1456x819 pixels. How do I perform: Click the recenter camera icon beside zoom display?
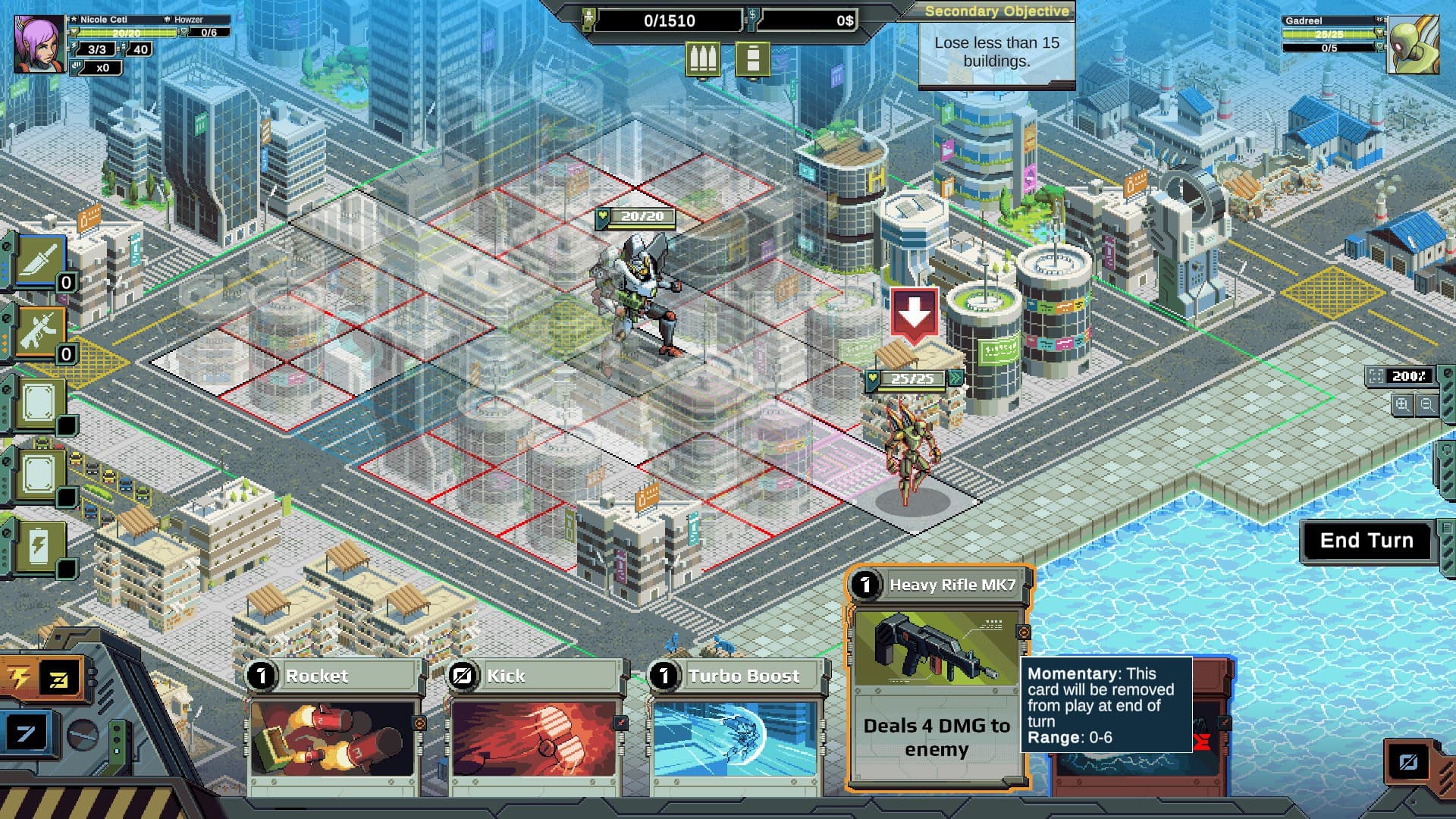click(1376, 375)
